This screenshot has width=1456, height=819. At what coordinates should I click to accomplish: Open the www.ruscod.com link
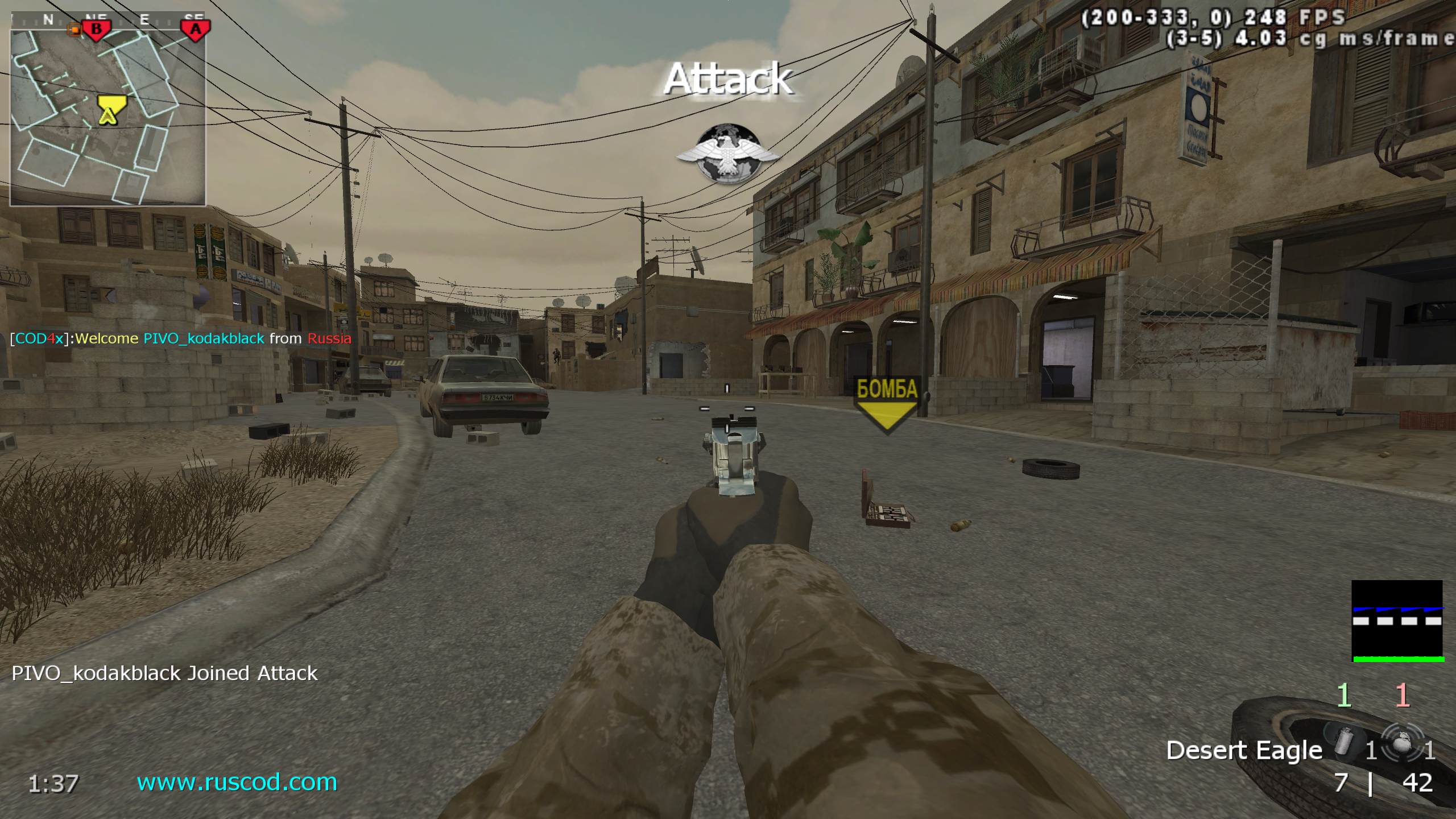coord(237,783)
